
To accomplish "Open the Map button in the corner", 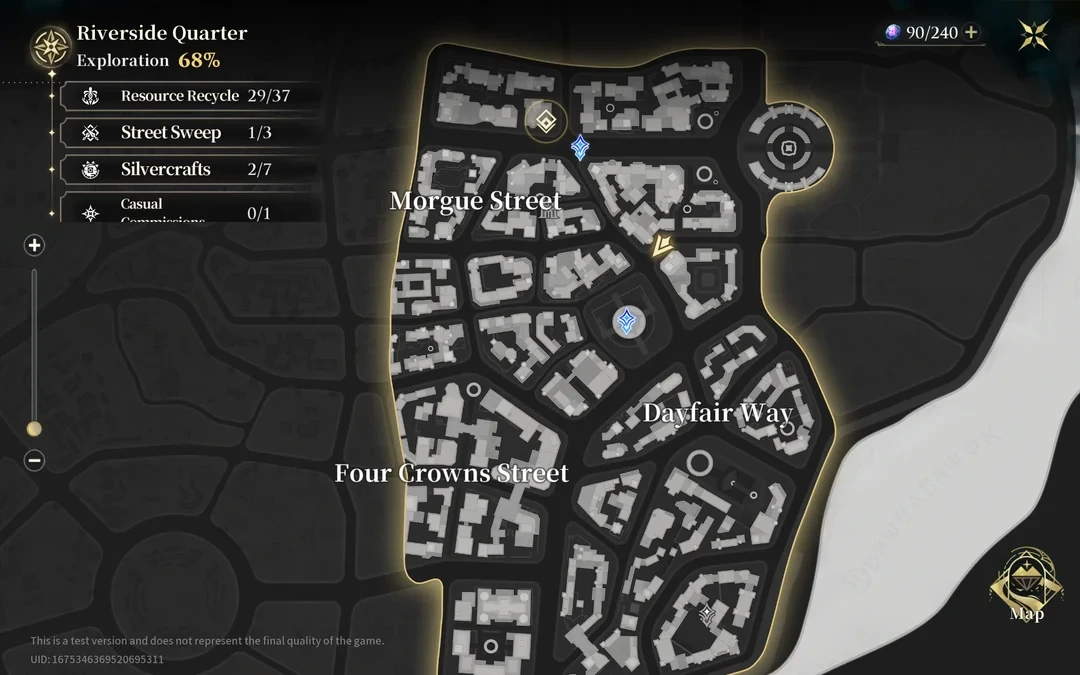I will click(1026, 587).
